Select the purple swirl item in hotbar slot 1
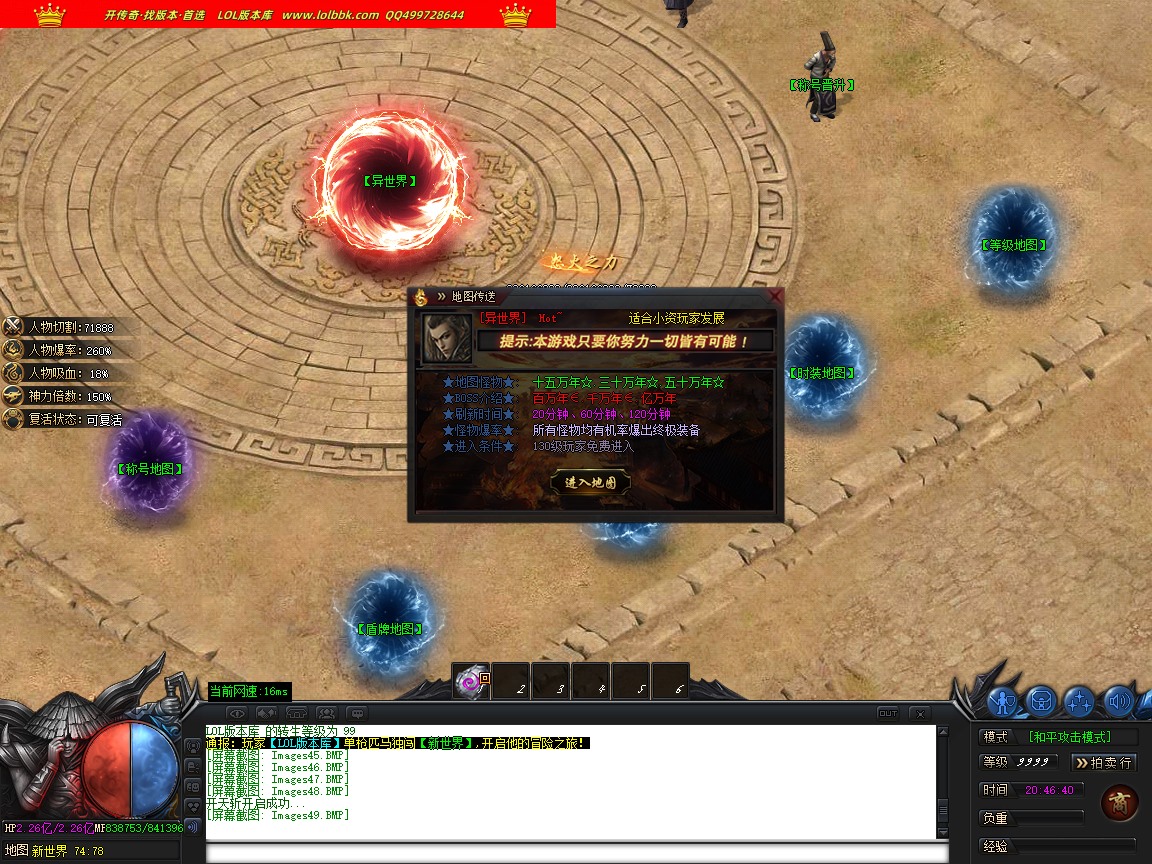1152x864 pixels. point(470,682)
